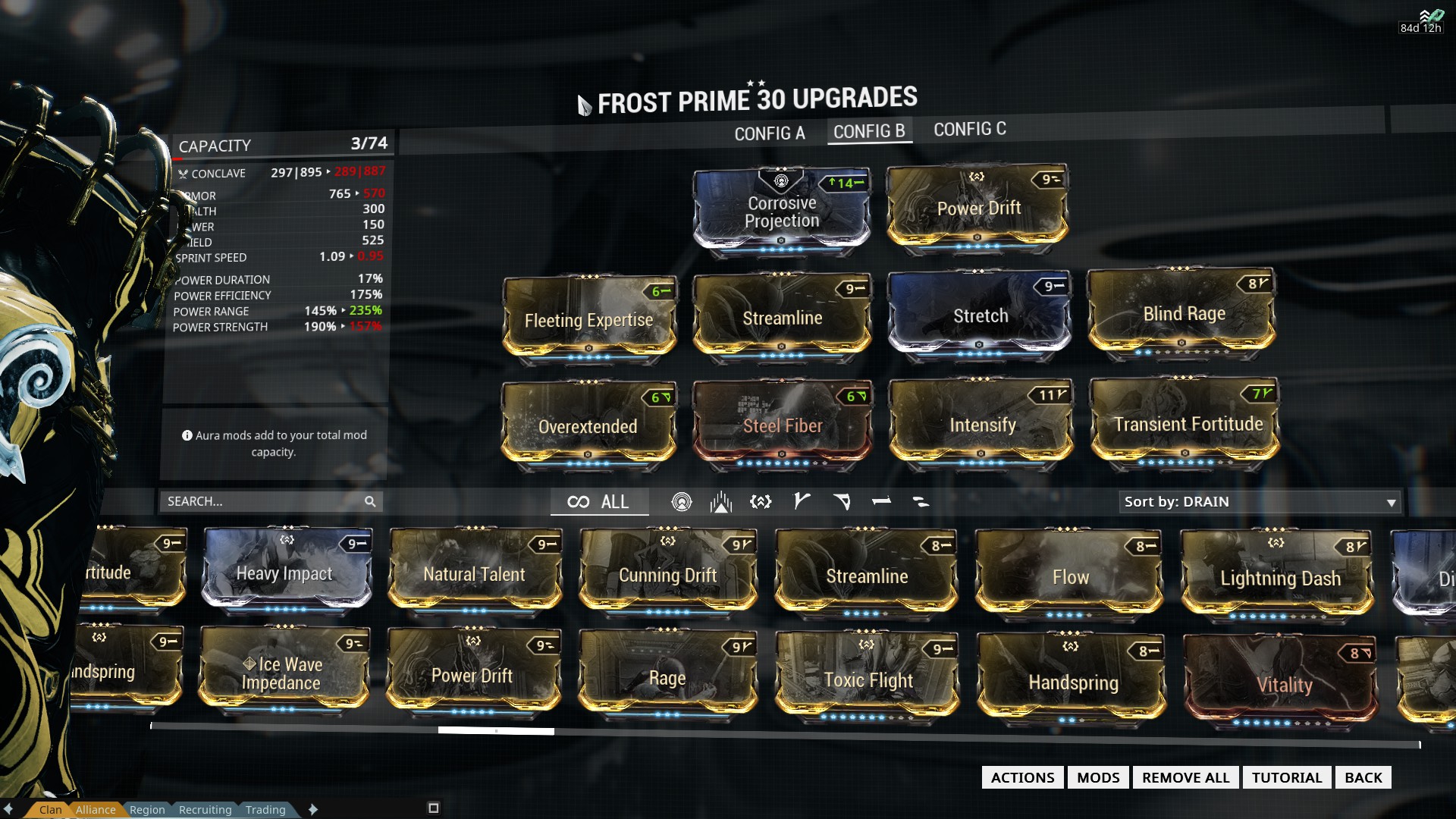Viewport: 1456px width, 819px height.
Task: Switch to the Config A tab
Action: pyautogui.click(x=769, y=133)
